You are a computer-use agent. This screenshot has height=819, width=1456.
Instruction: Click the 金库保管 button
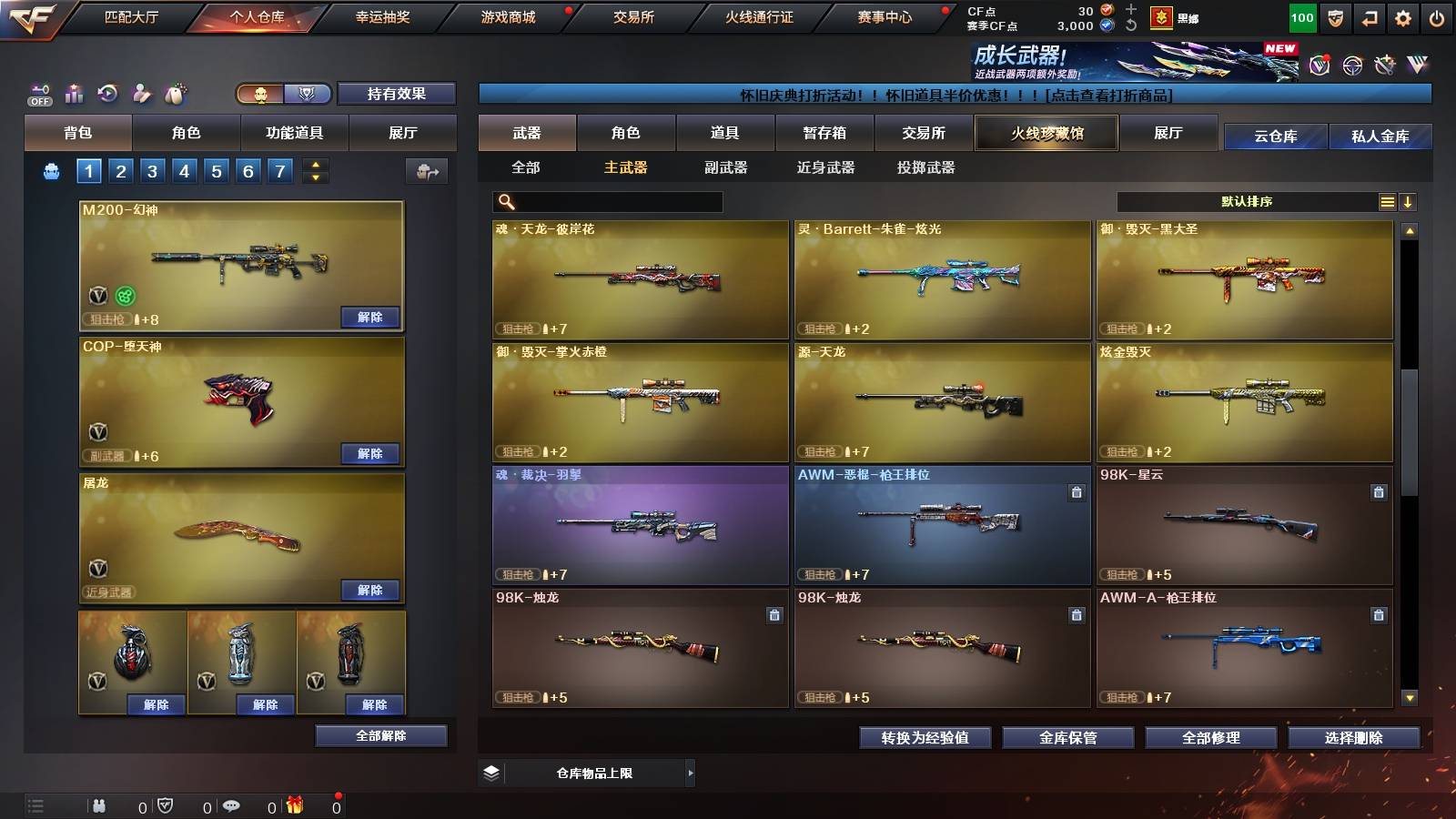tap(1070, 738)
